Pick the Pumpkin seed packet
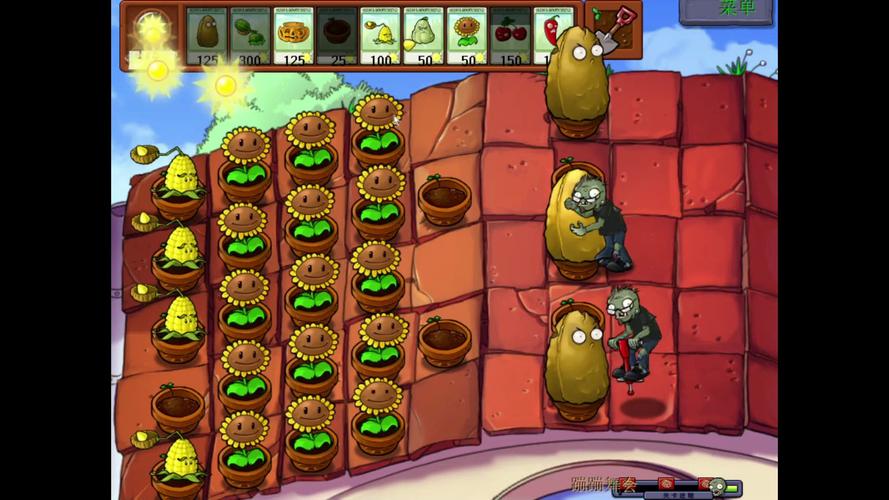The image size is (889, 500). [293, 37]
